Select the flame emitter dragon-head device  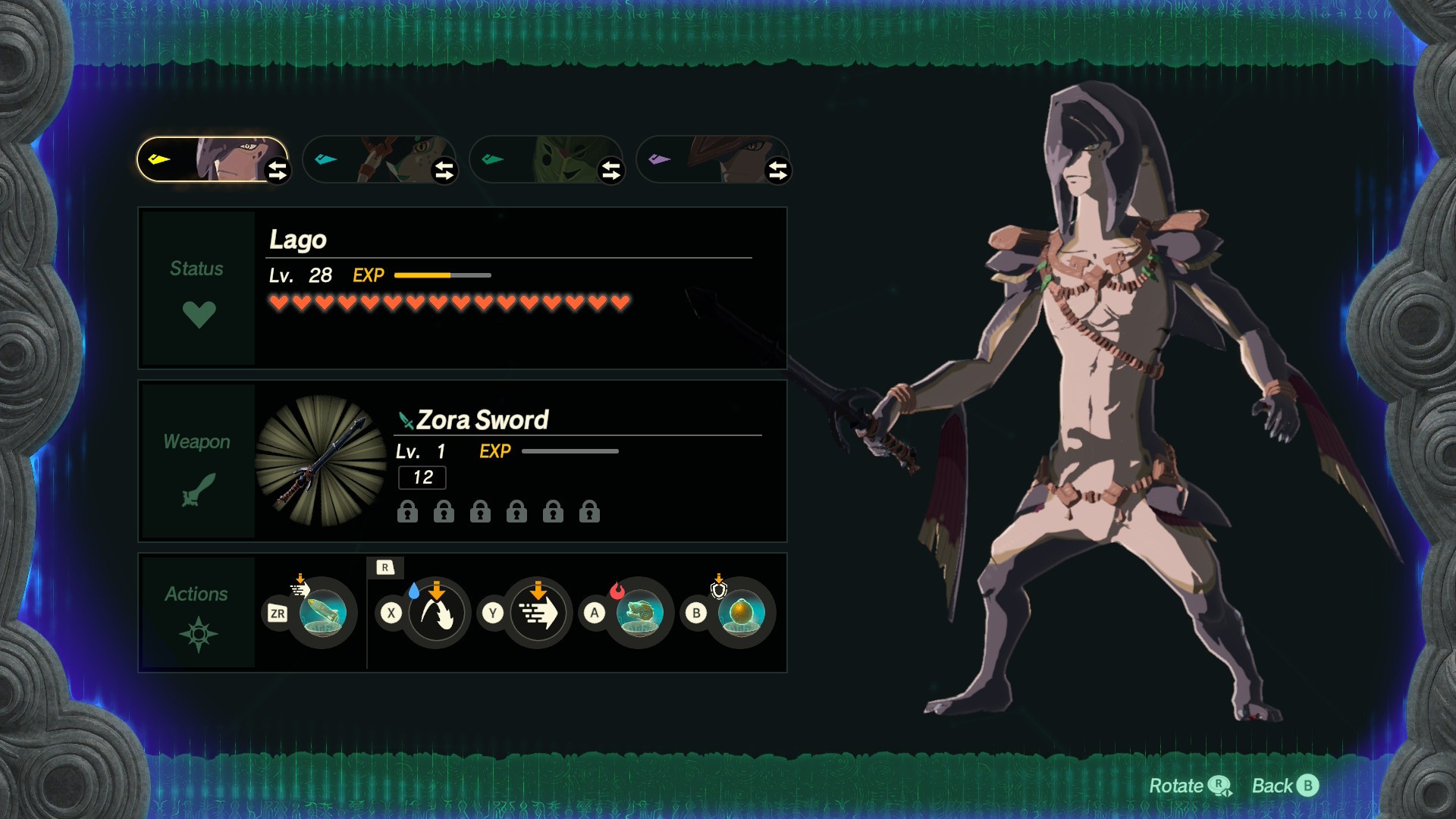tap(639, 613)
